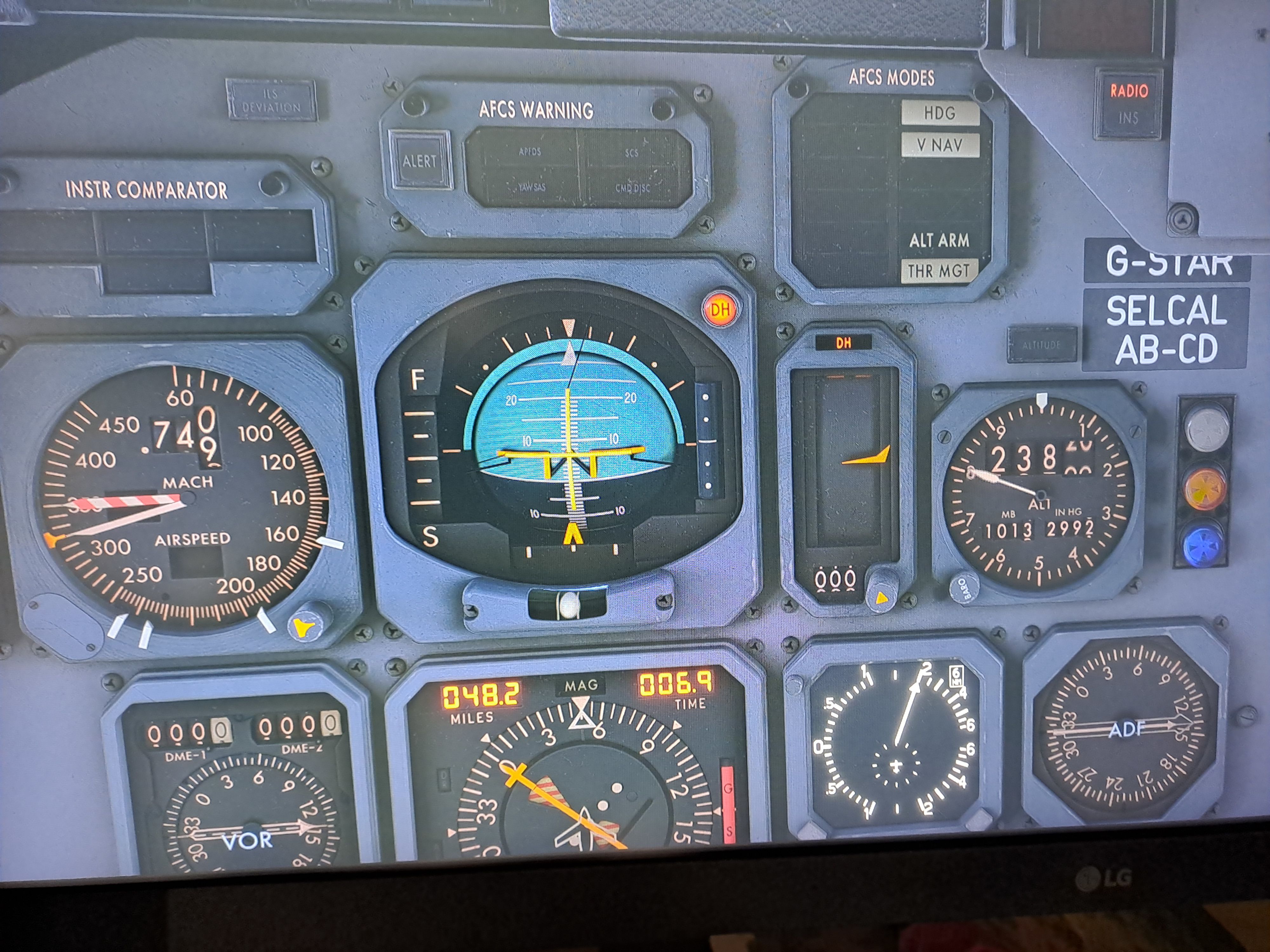Click the BARO knob on the altimeter
Image resolution: width=1270 pixels, height=952 pixels.
click(965, 588)
